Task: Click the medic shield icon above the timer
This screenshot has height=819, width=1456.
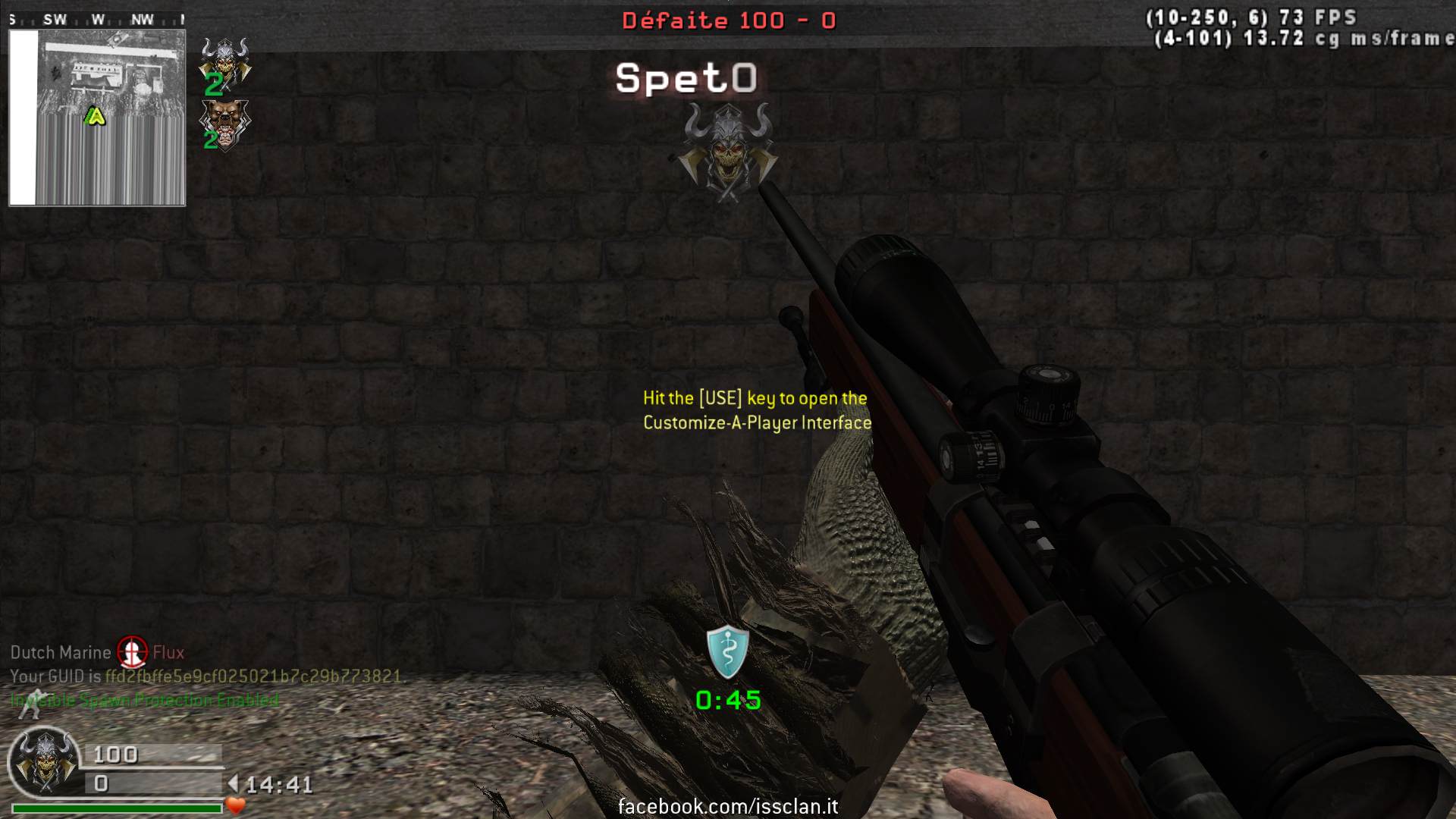Action: 727,651
